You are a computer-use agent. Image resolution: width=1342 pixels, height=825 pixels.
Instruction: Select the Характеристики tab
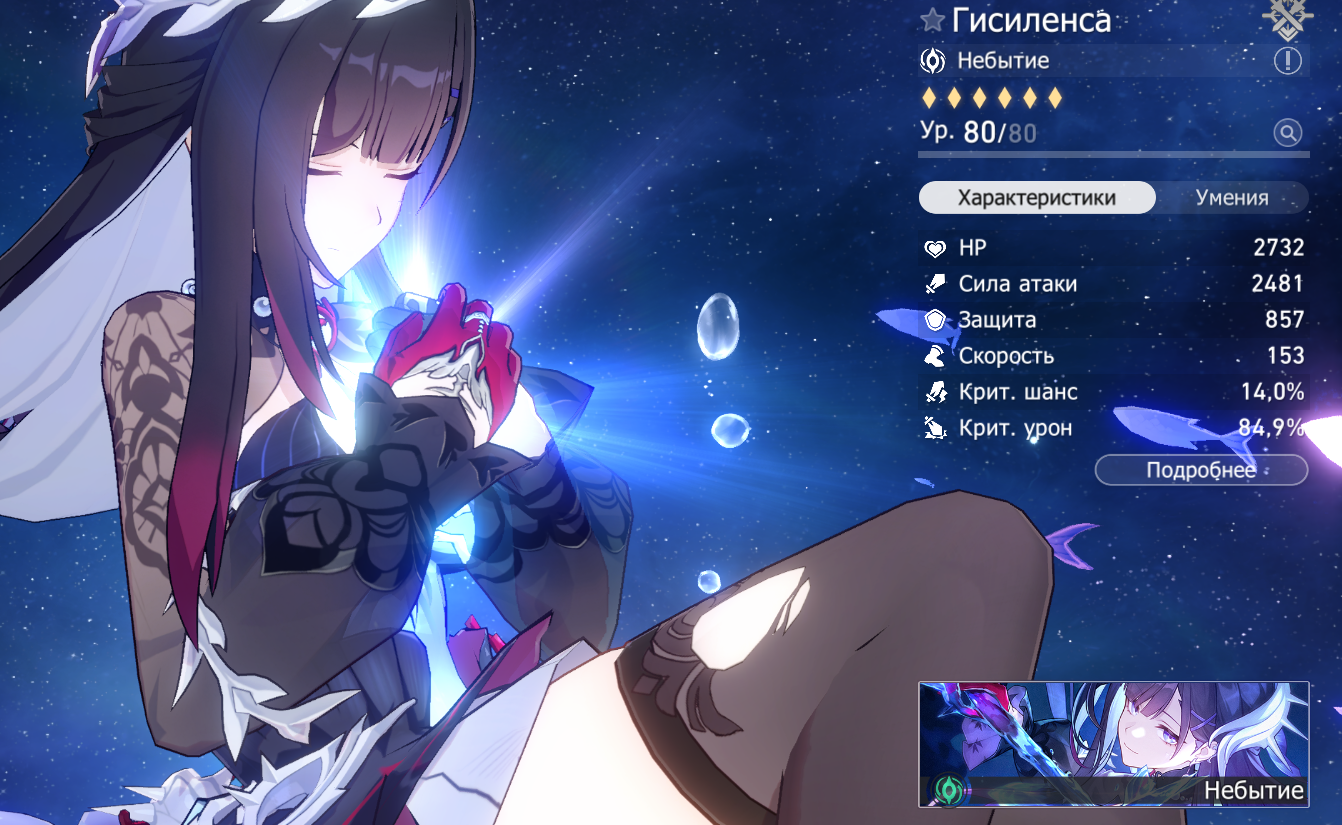[x=1036, y=198]
